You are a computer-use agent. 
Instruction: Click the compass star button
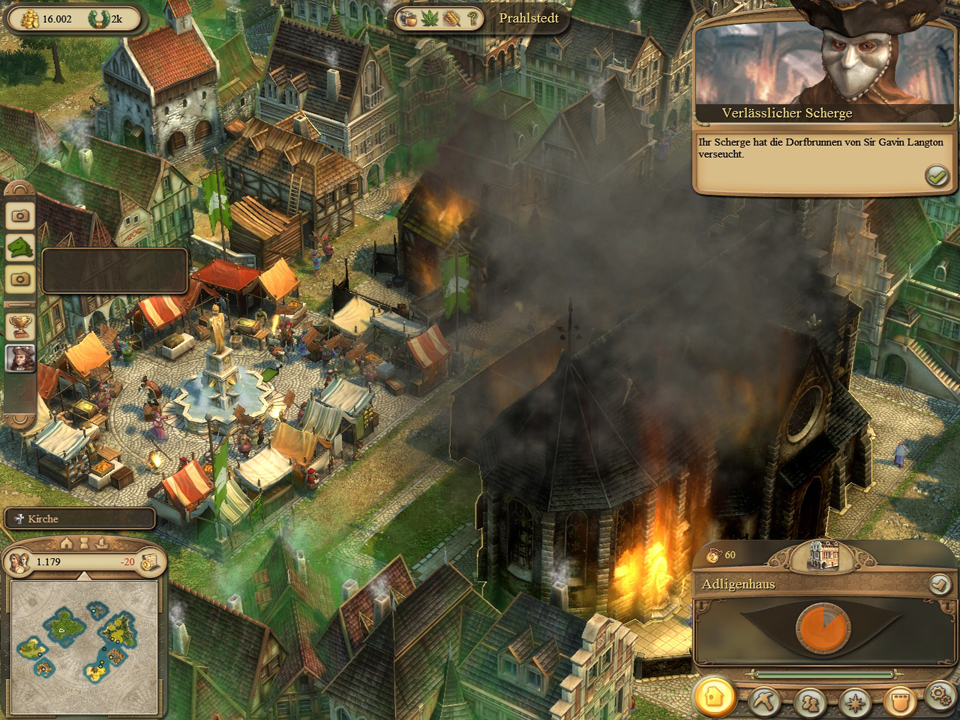click(855, 700)
